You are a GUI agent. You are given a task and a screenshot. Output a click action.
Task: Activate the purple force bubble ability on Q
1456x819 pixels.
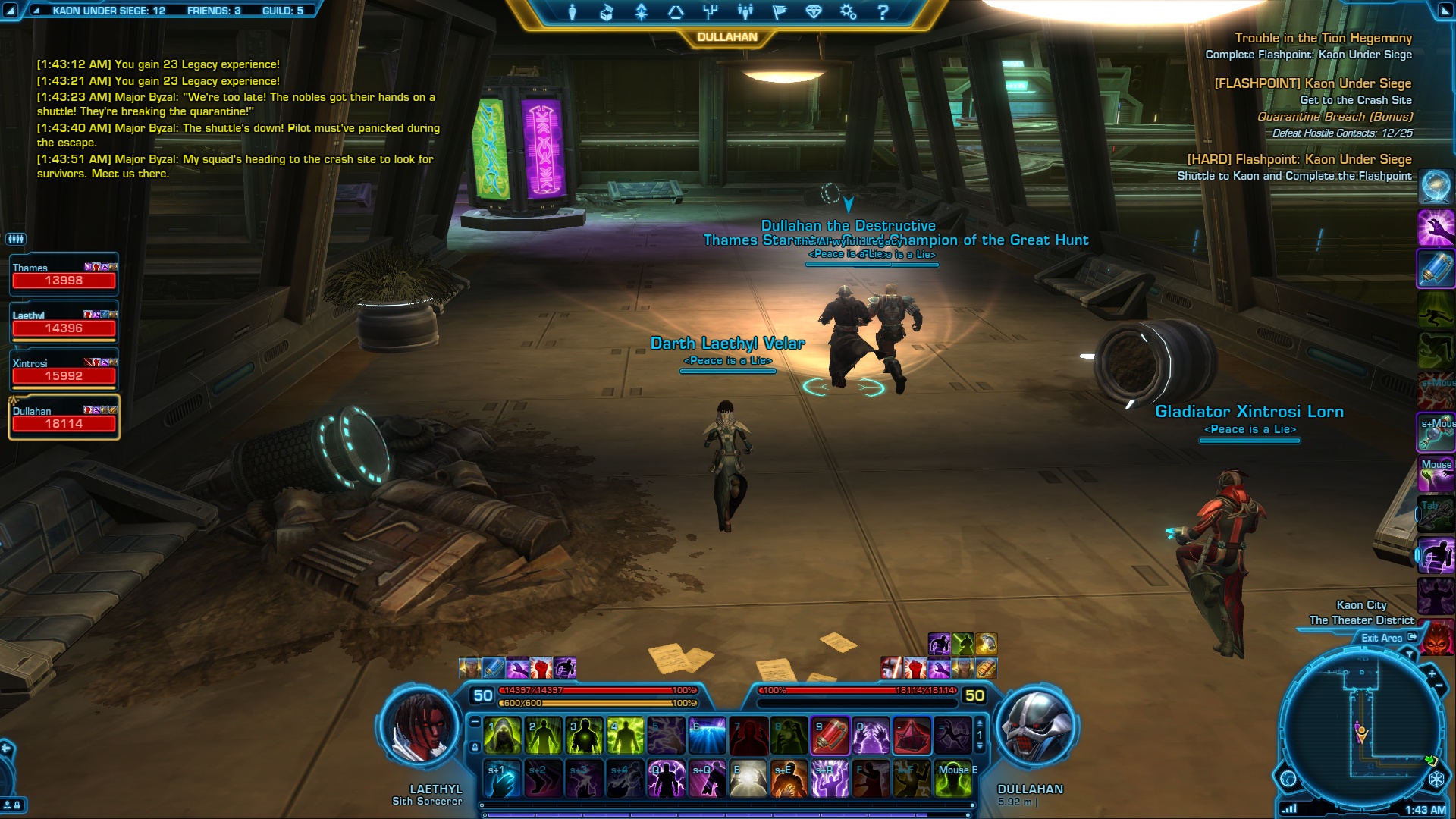[x=666, y=779]
